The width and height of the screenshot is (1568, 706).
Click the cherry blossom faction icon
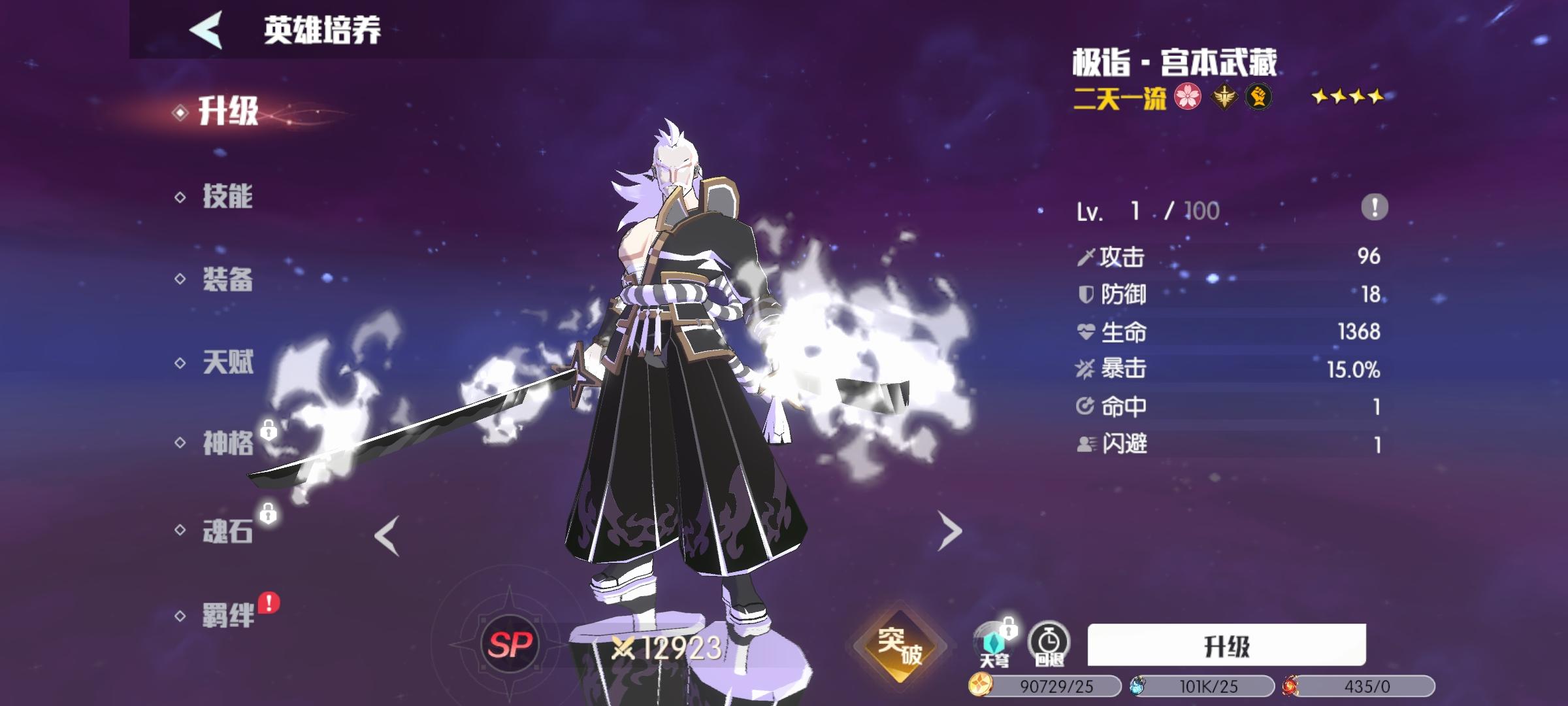1188,97
